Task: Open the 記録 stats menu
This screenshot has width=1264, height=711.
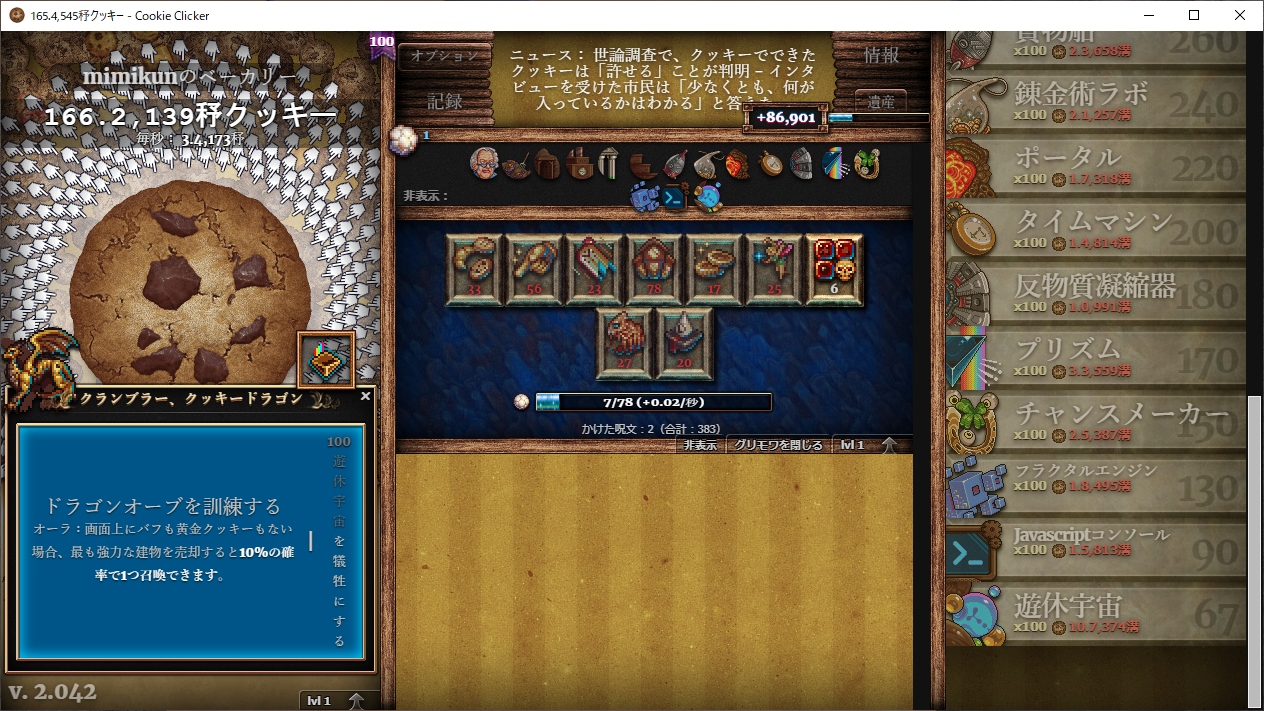Action: click(445, 101)
